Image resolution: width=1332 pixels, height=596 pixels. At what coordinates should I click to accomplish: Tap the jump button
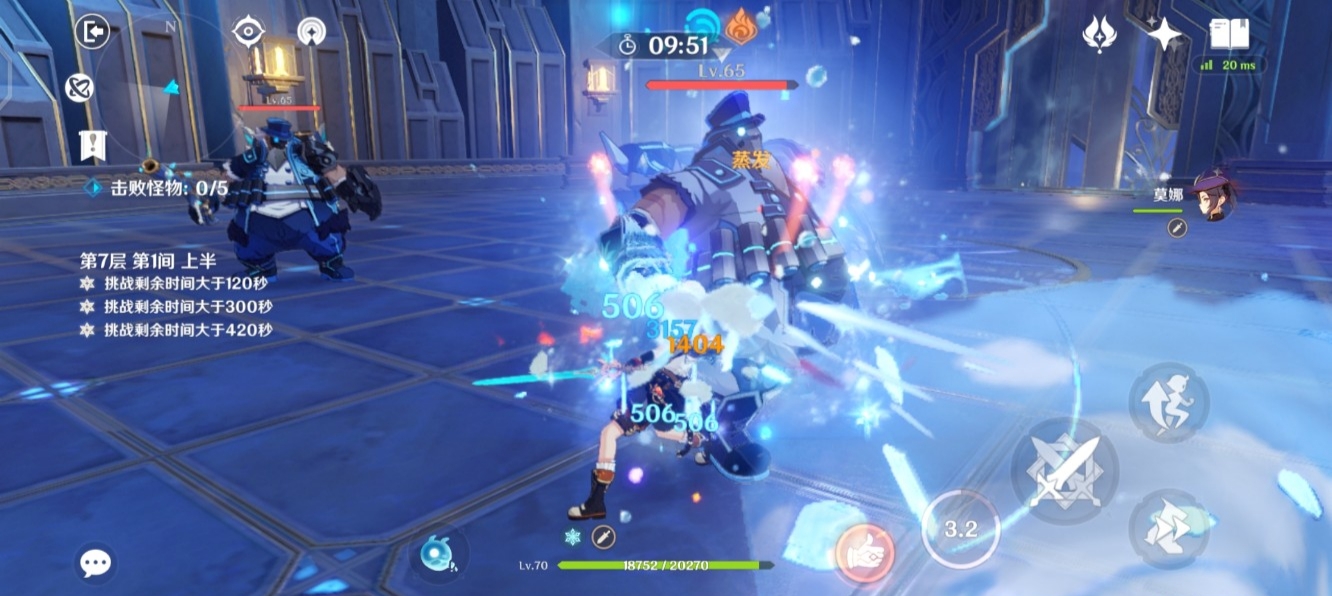tap(1169, 402)
